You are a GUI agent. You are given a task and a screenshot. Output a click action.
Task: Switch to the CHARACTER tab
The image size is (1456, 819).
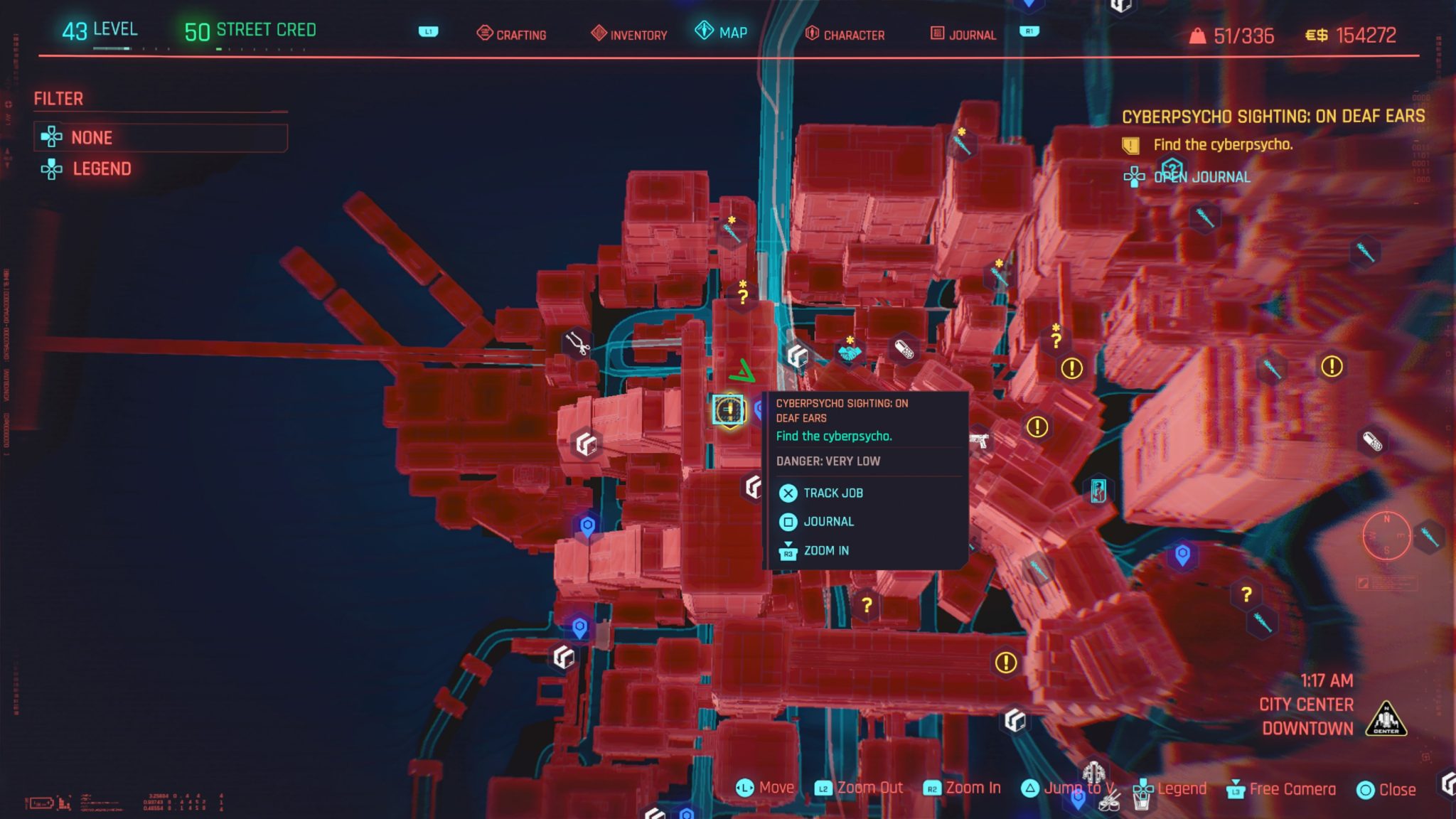(853, 34)
